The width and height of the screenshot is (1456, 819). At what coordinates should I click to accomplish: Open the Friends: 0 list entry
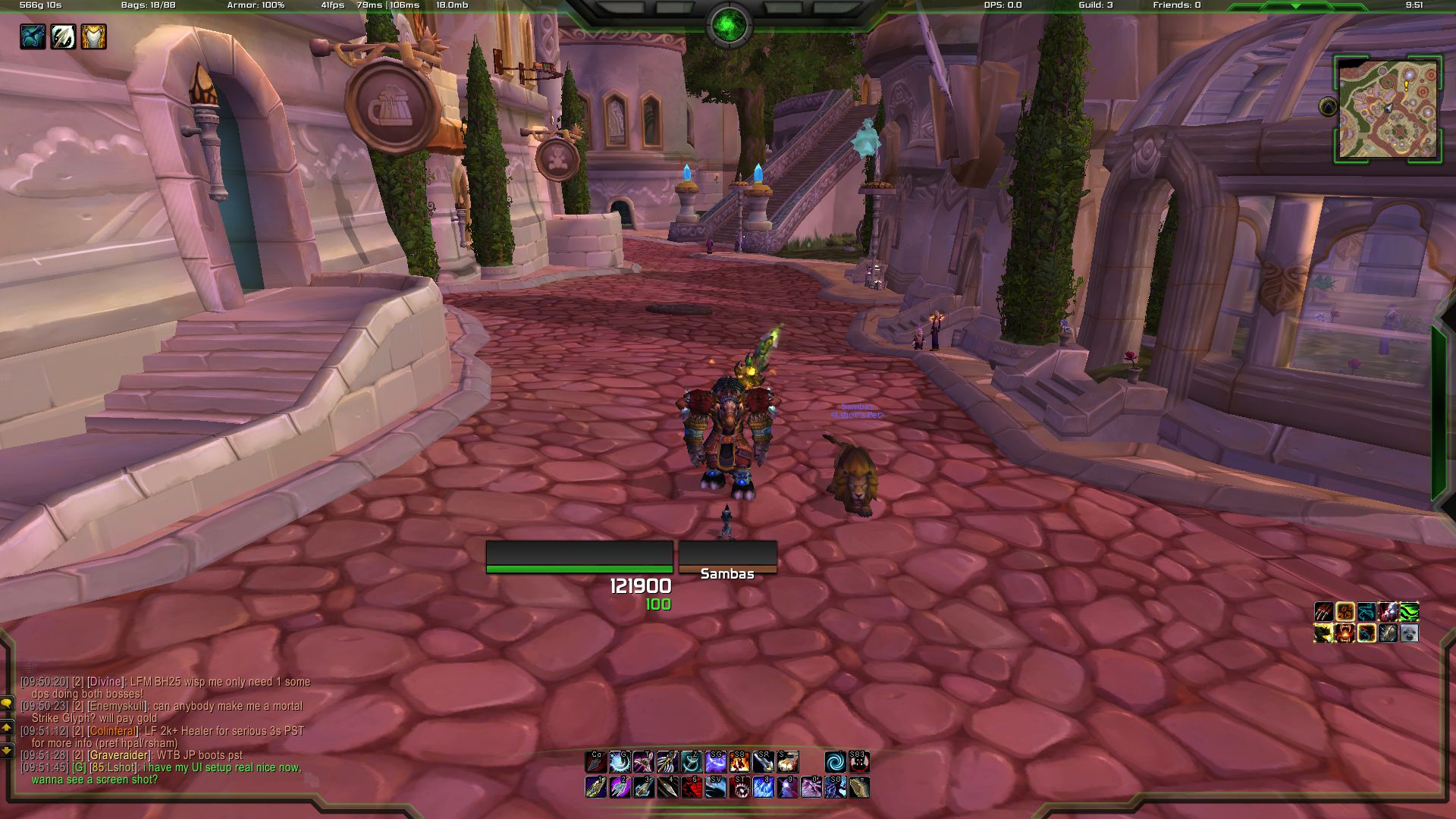click(x=1176, y=5)
